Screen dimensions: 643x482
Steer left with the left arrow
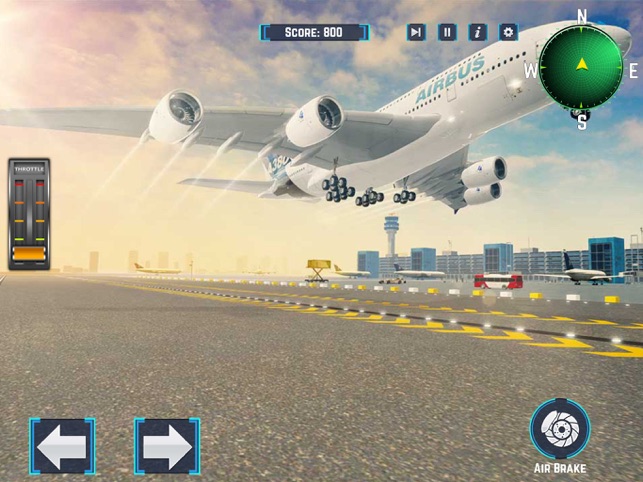click(x=62, y=446)
